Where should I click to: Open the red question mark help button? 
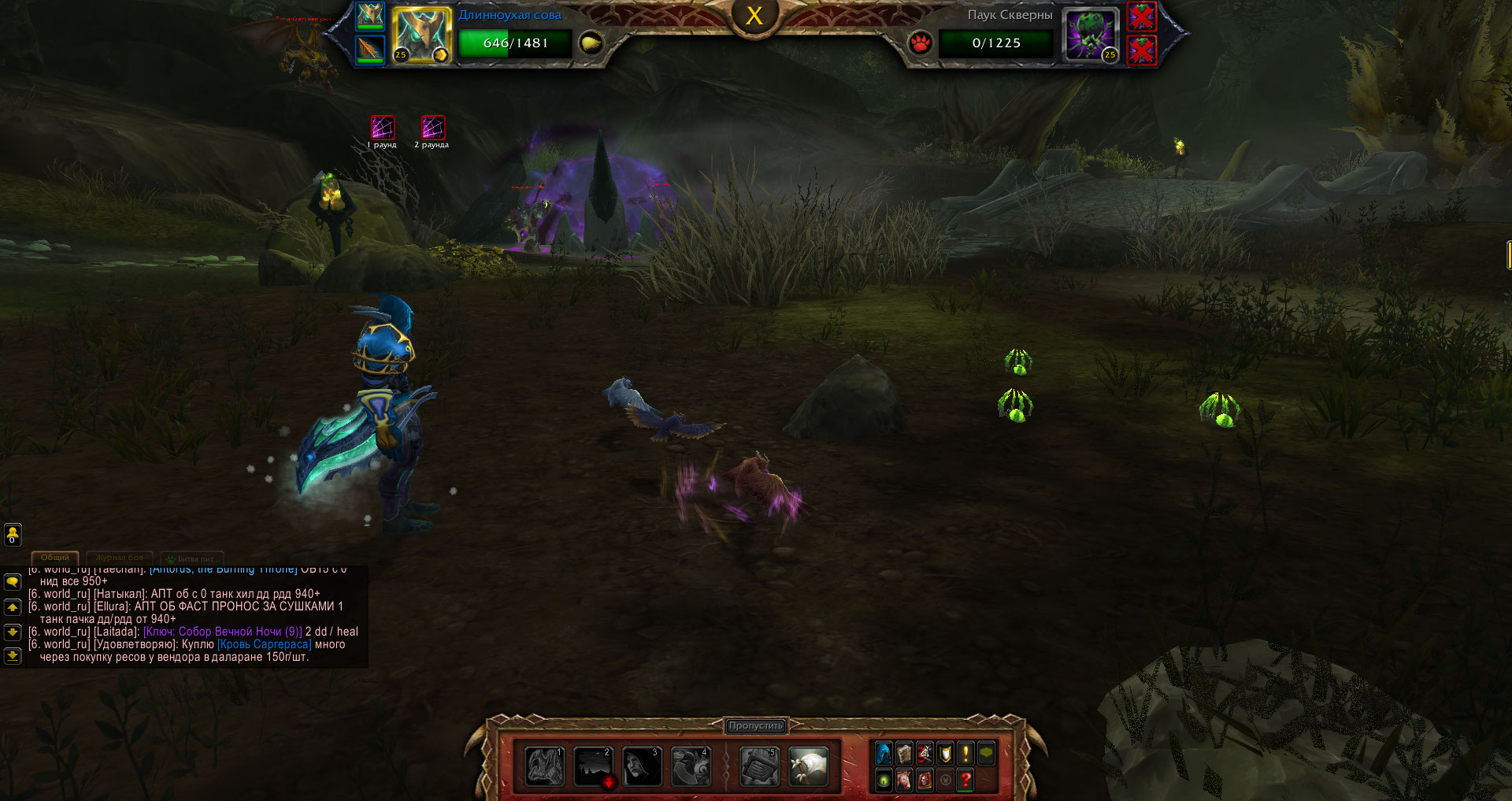965,780
